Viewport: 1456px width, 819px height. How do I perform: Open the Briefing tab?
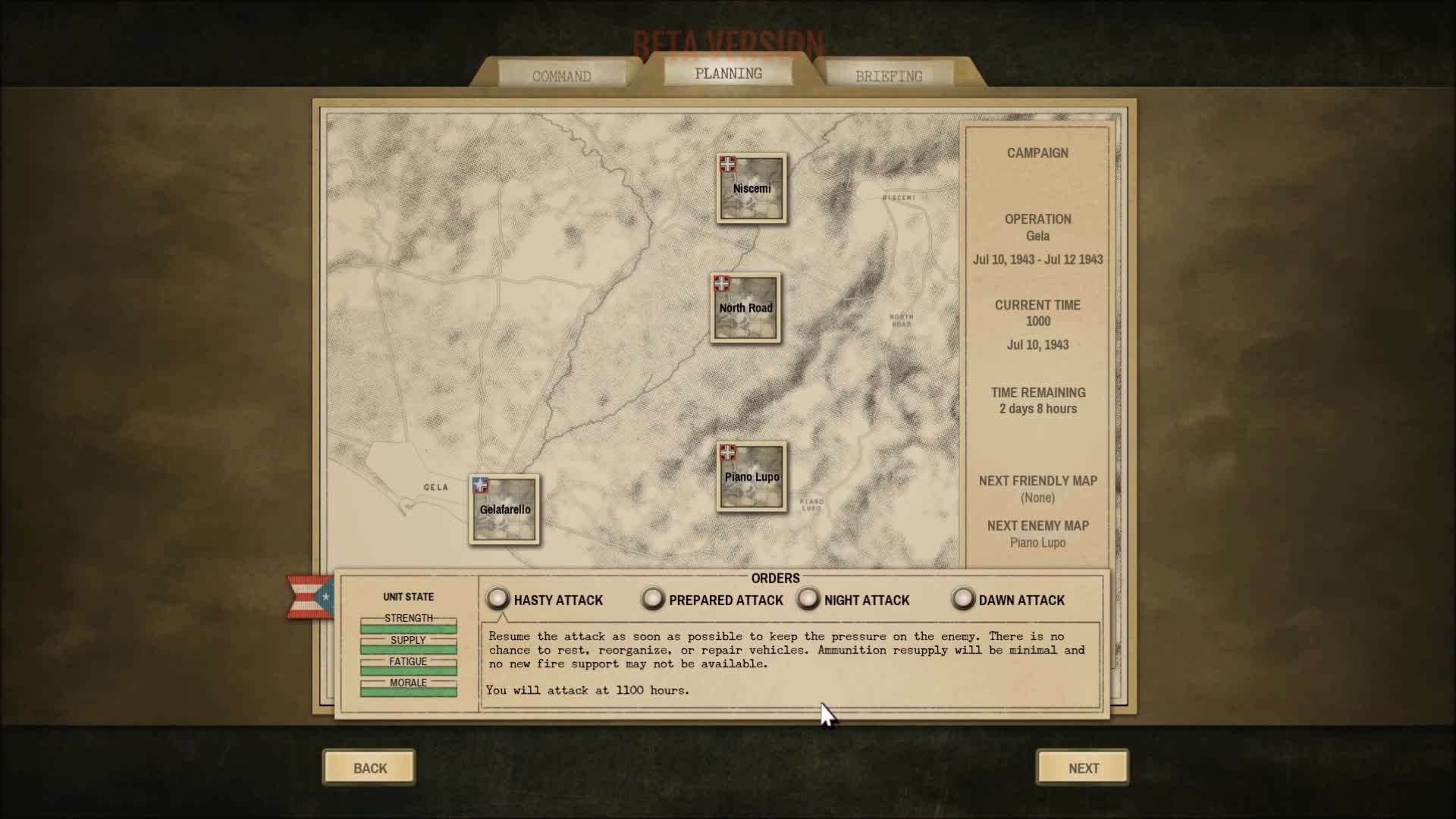click(x=889, y=75)
